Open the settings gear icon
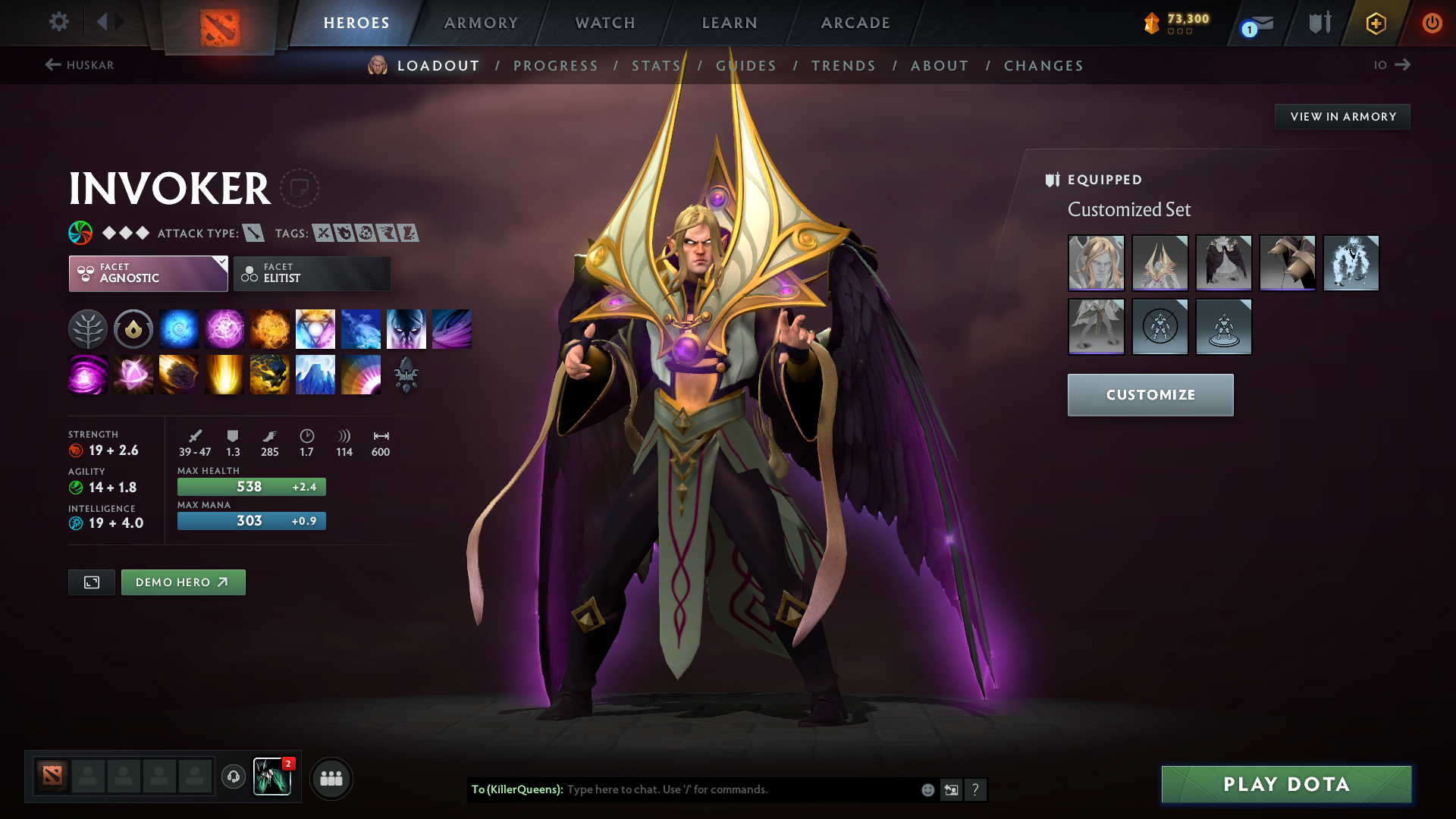1456x819 pixels. [59, 23]
